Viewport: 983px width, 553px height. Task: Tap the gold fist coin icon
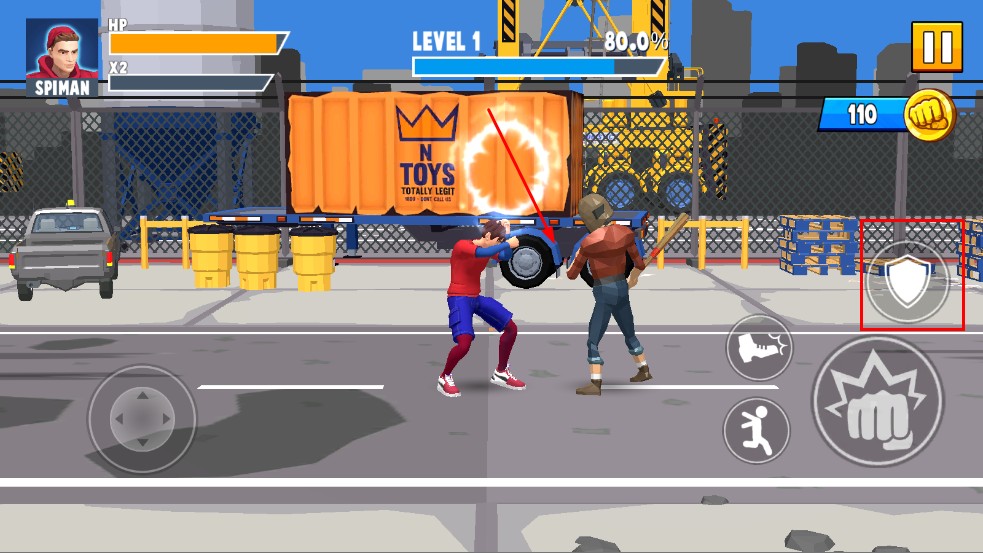(929, 114)
